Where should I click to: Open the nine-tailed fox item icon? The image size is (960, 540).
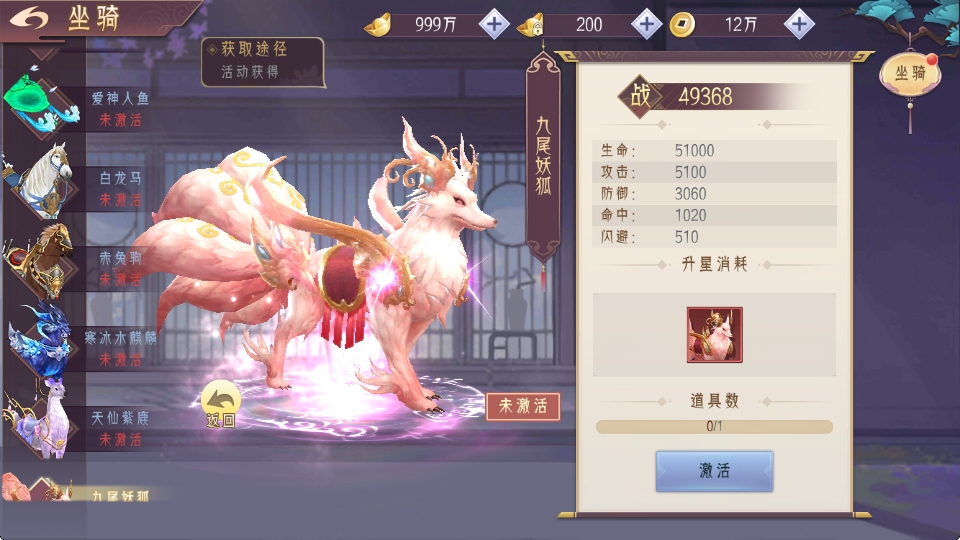point(714,335)
